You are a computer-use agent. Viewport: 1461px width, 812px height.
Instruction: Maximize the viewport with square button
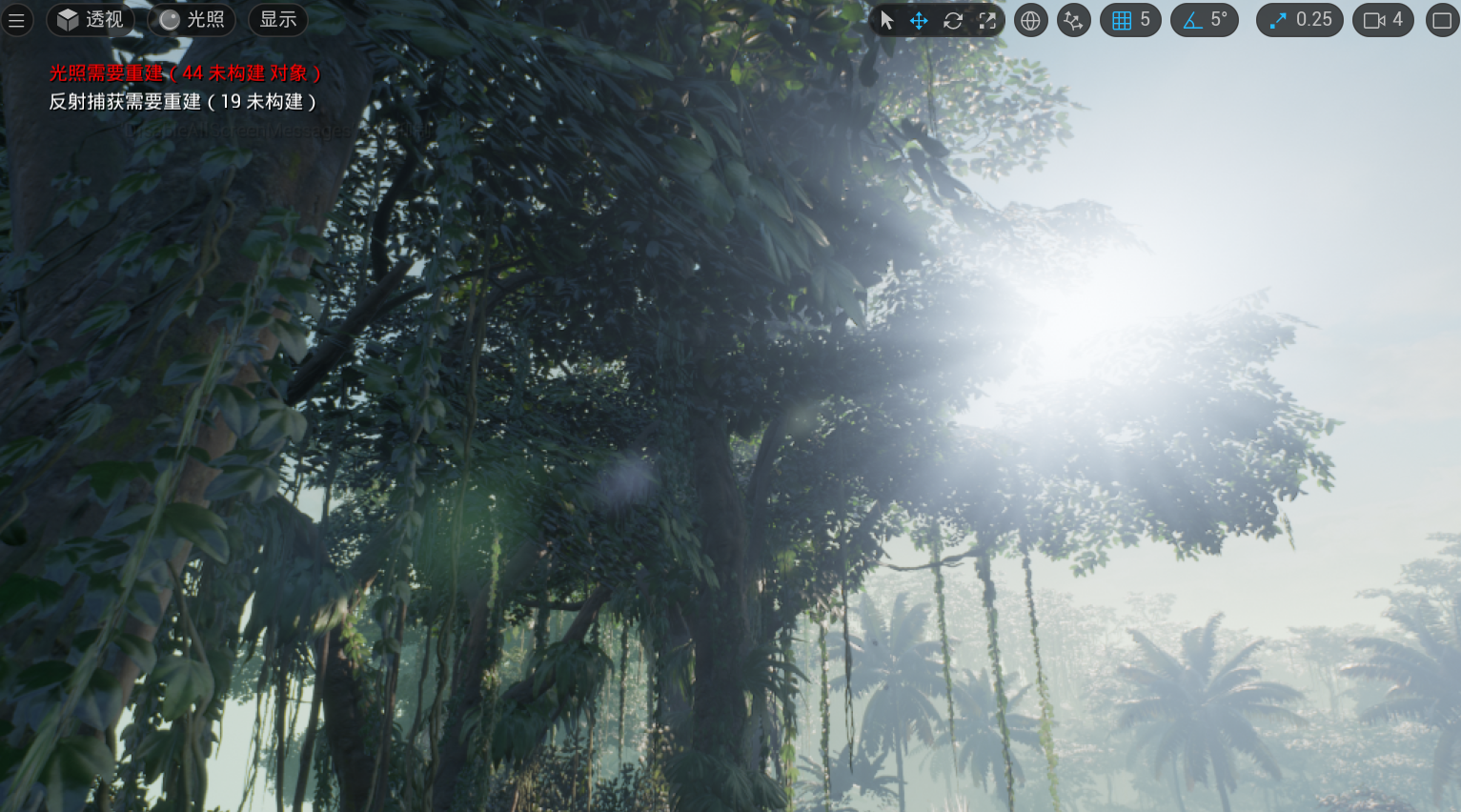1442,20
